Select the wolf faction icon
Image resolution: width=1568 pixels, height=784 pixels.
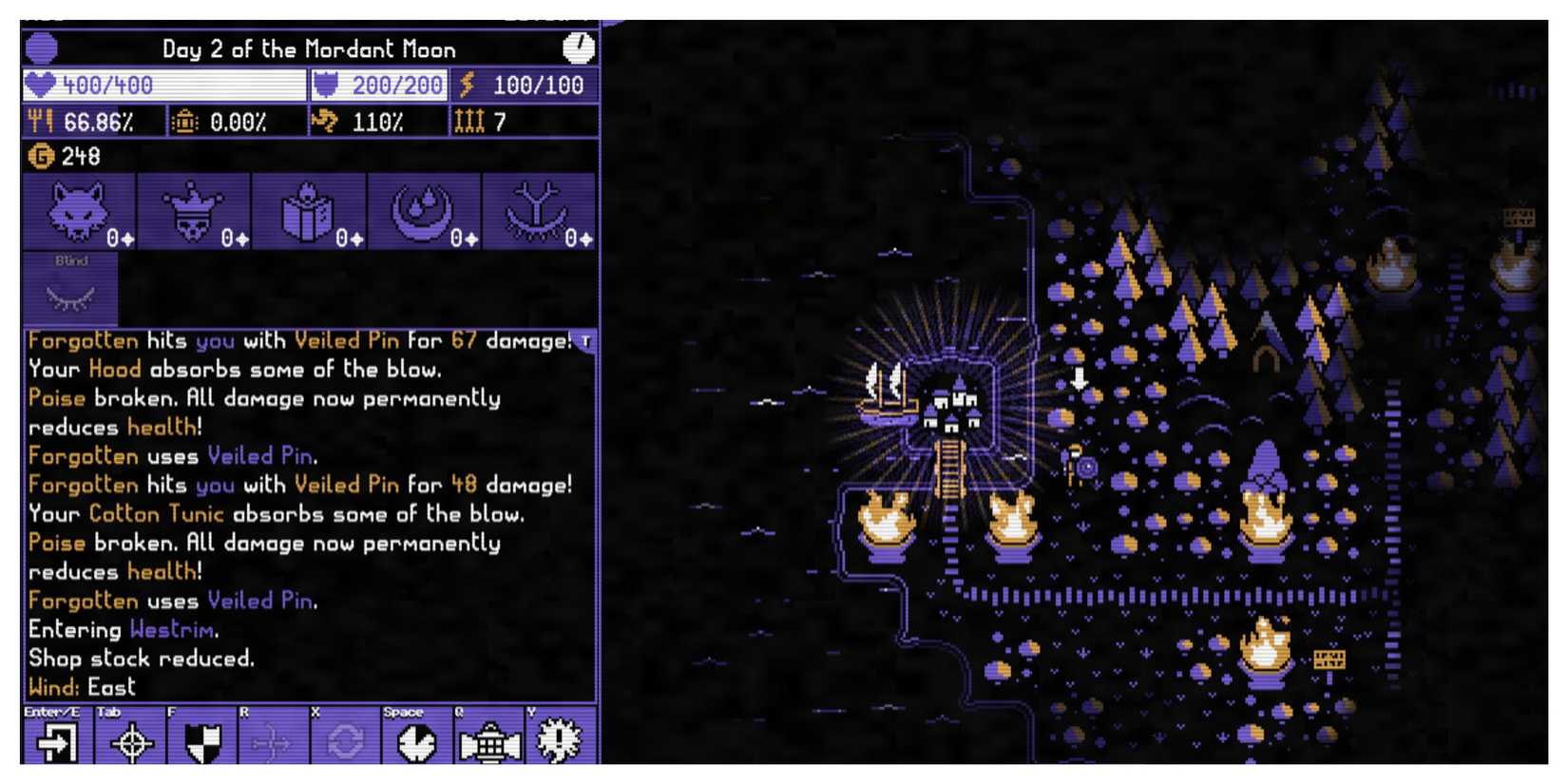pos(78,209)
